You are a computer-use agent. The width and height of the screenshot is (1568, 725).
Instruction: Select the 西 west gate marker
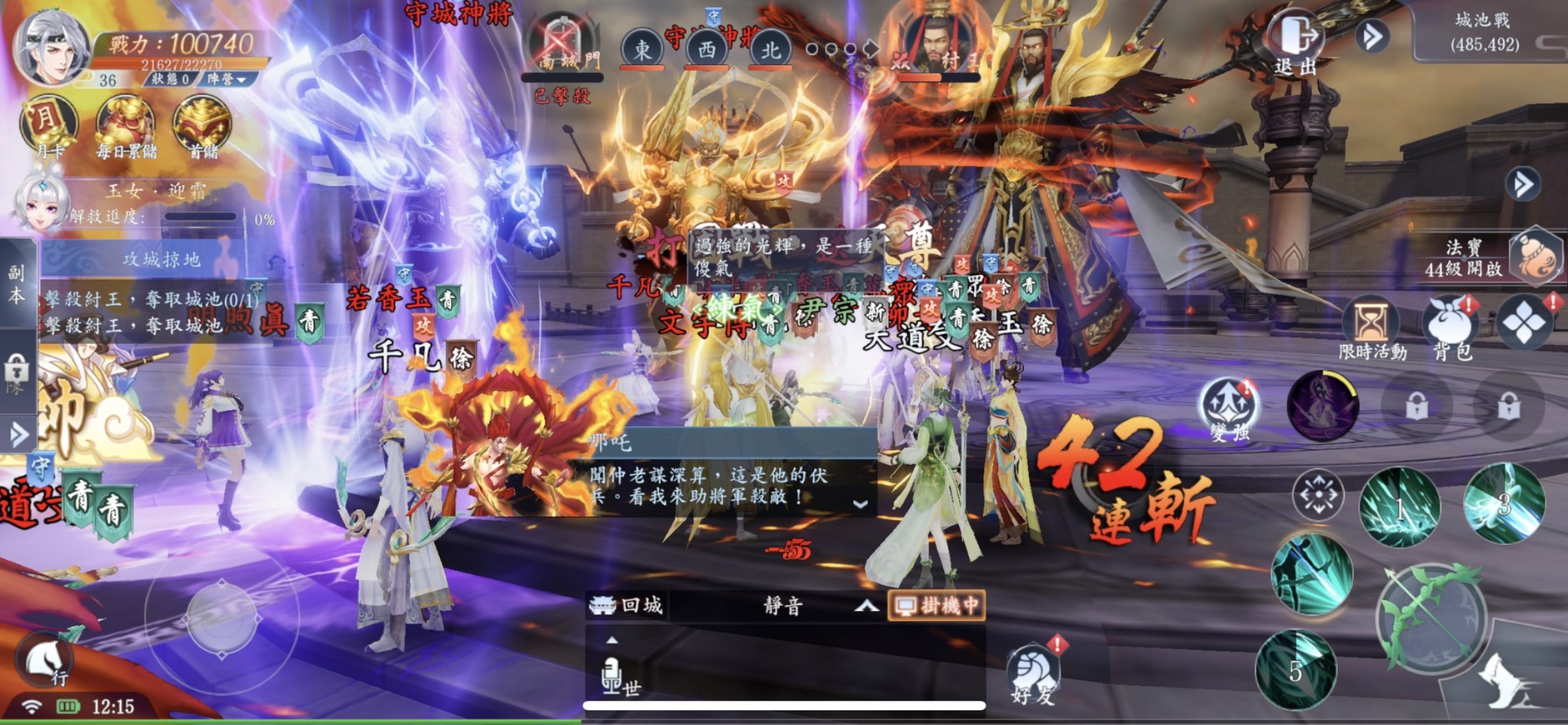[x=706, y=50]
